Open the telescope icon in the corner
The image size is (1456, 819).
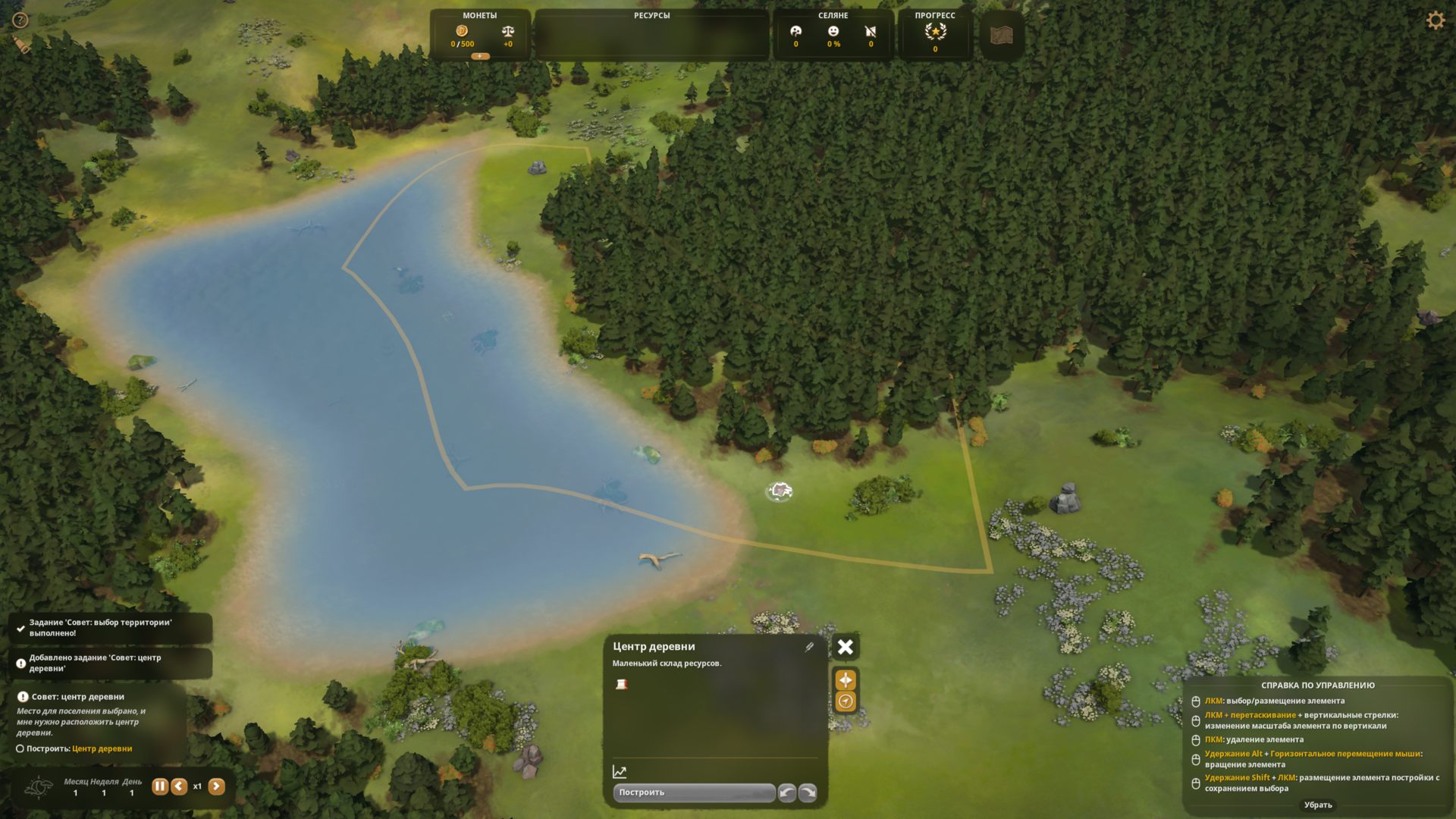pos(23,45)
